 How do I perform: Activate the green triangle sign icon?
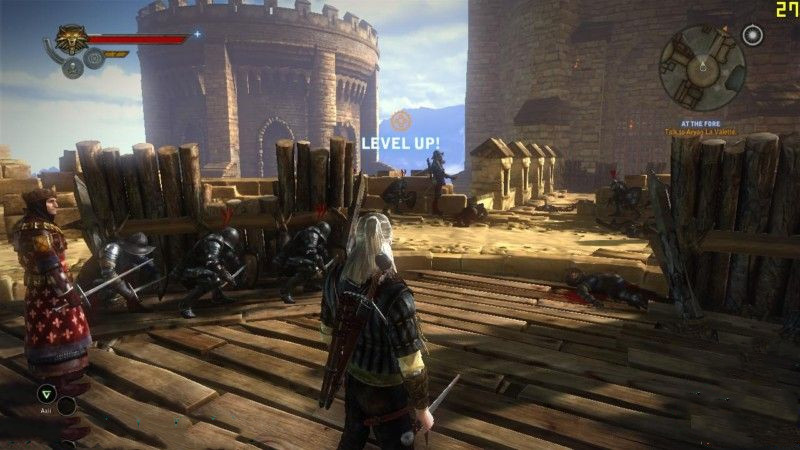pyautogui.click(x=45, y=392)
